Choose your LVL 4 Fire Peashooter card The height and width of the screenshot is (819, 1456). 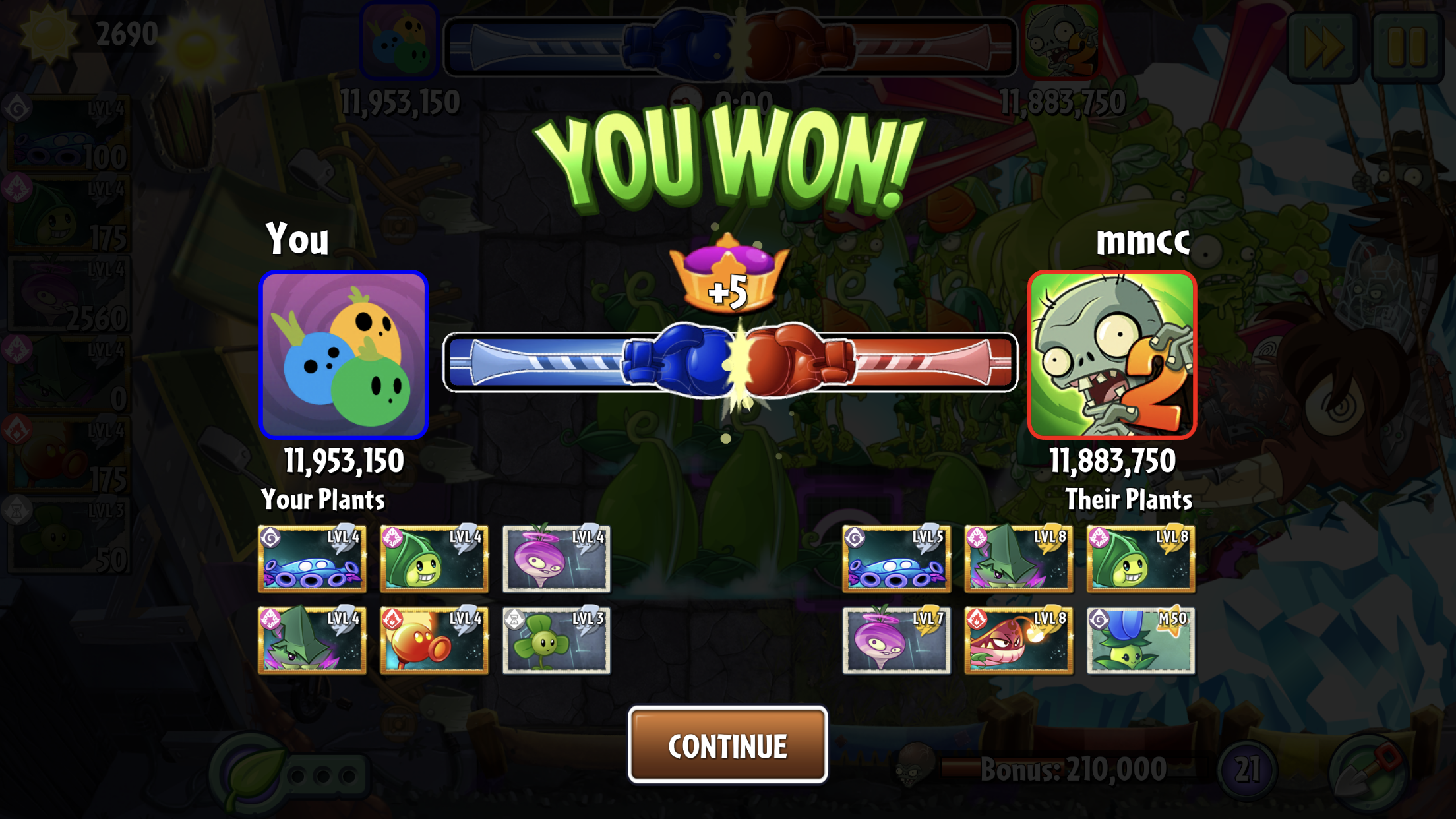[434, 640]
